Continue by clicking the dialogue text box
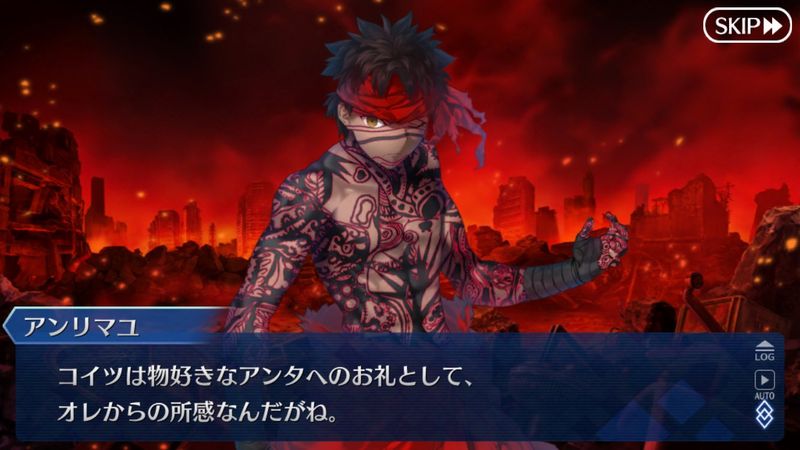Image resolution: width=800 pixels, height=450 pixels. coord(390,395)
